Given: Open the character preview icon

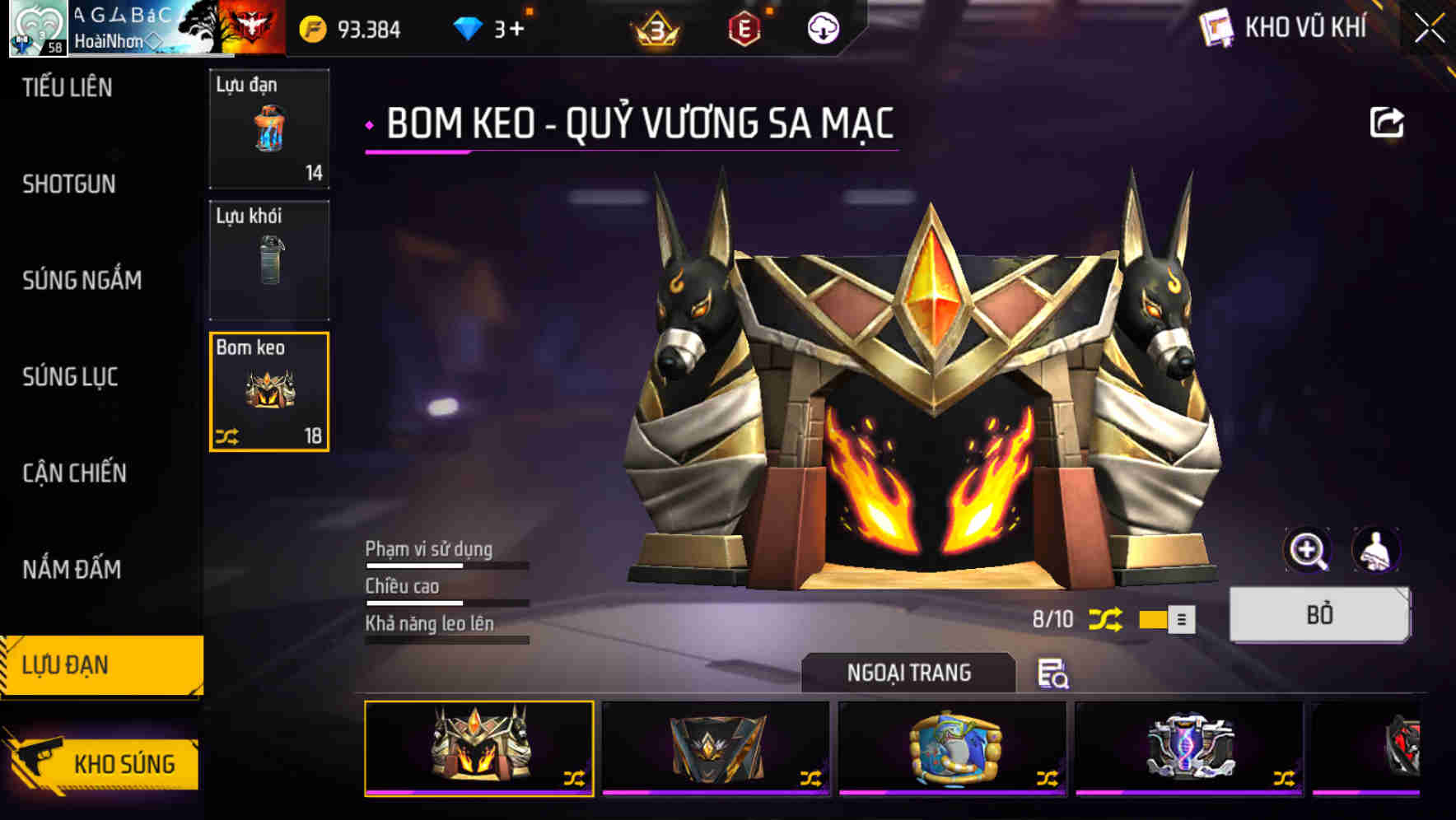Looking at the screenshot, I should (x=1375, y=550).
